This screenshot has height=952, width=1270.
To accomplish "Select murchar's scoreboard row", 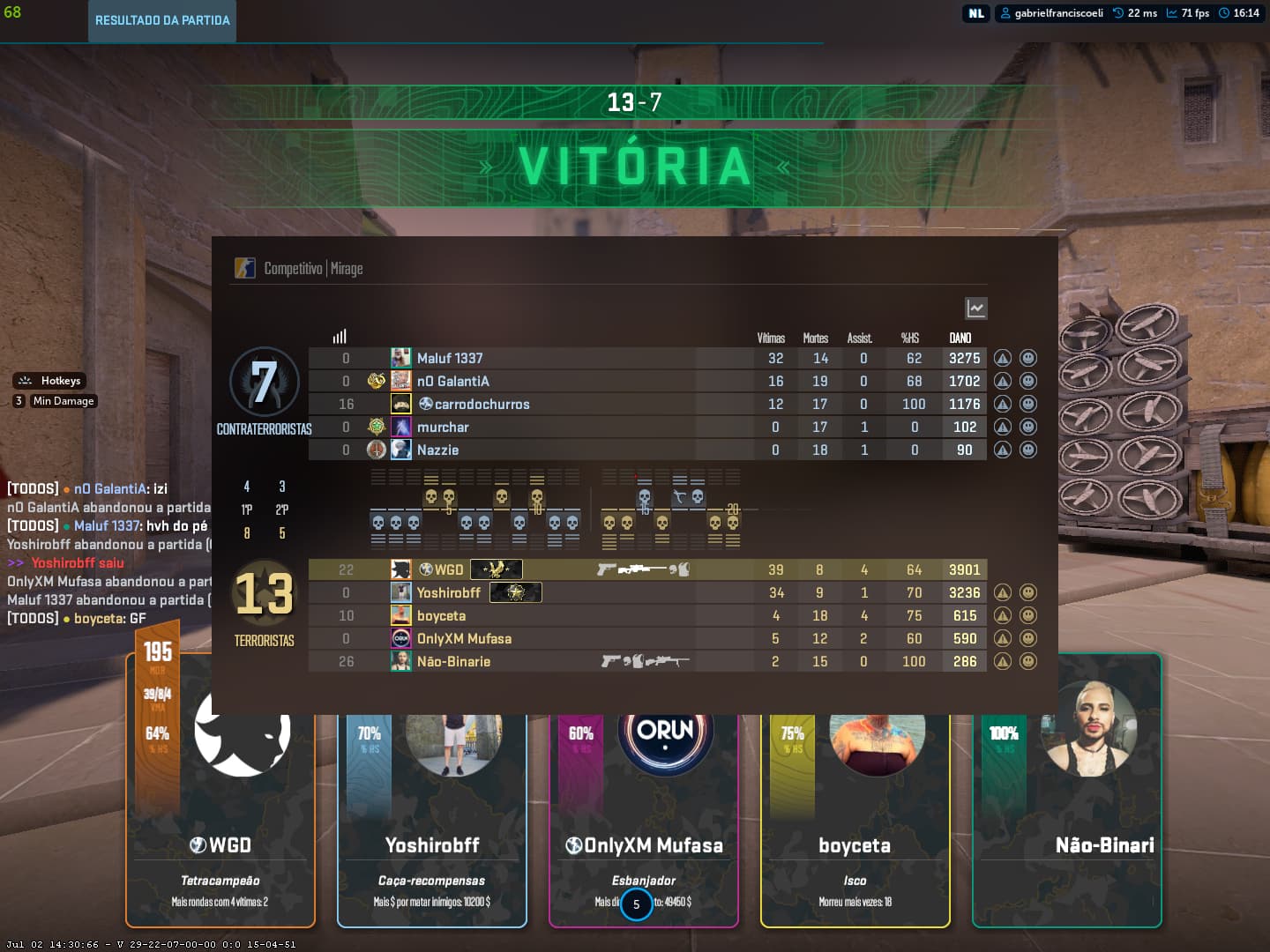I will [443, 428].
